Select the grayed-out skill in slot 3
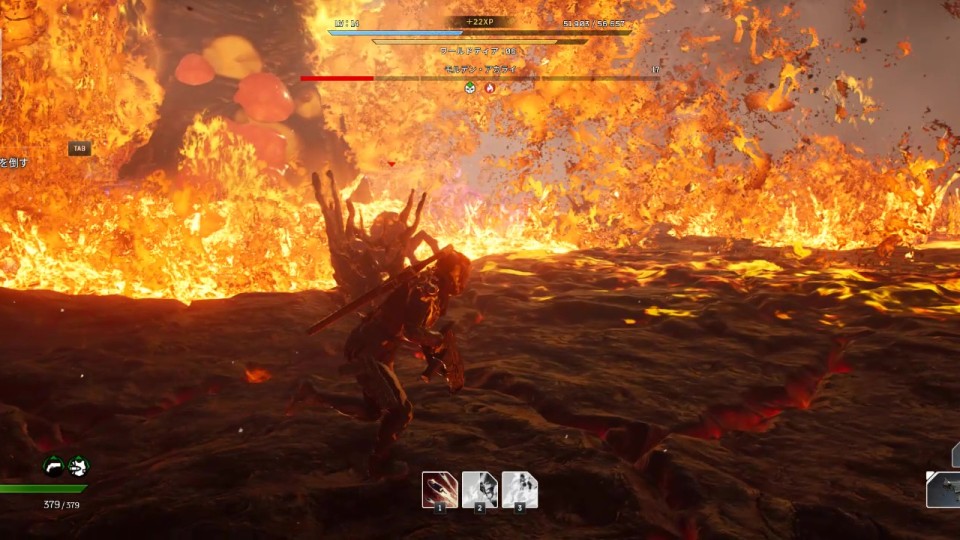 coord(519,489)
